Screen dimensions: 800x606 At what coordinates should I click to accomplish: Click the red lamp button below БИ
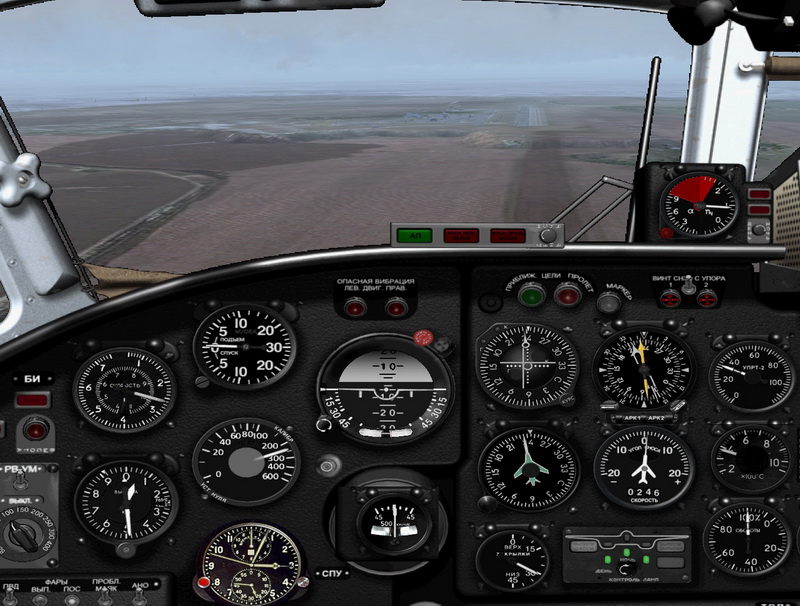[x=37, y=430]
